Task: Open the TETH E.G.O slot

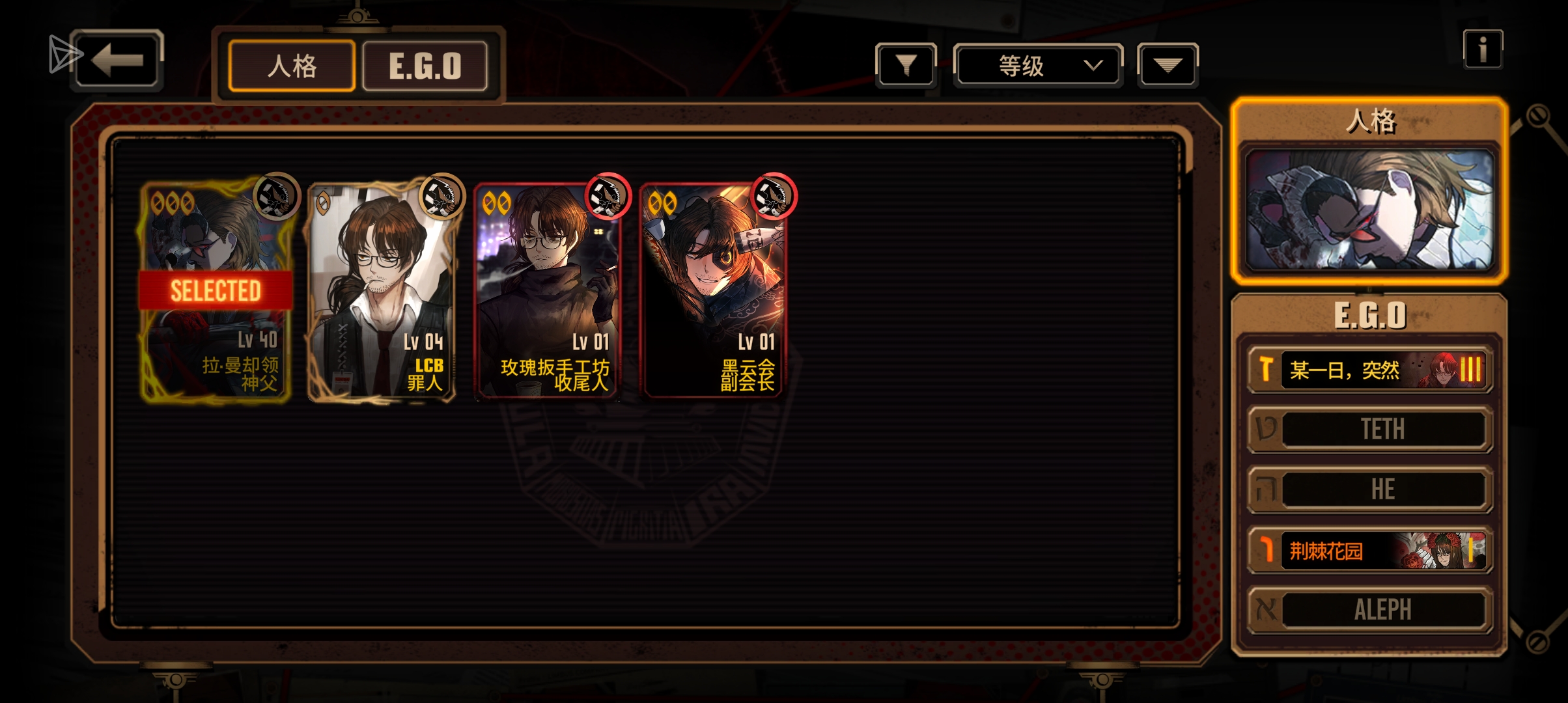Action: point(1370,429)
